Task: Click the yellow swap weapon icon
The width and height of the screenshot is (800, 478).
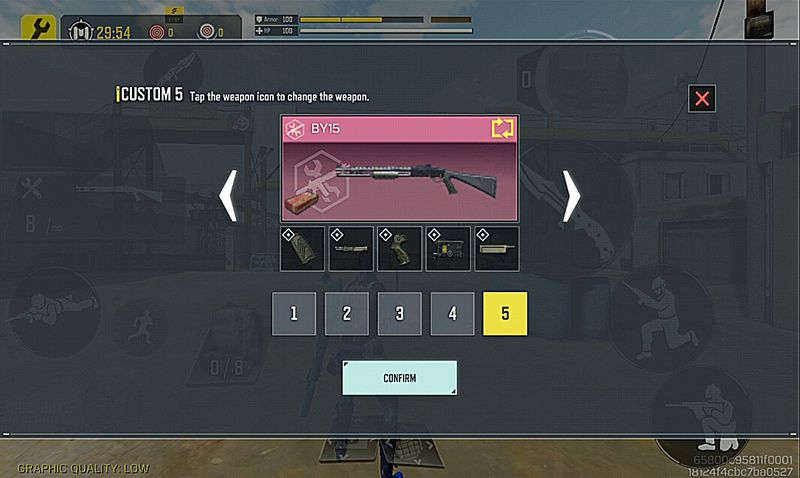Action: (501, 128)
